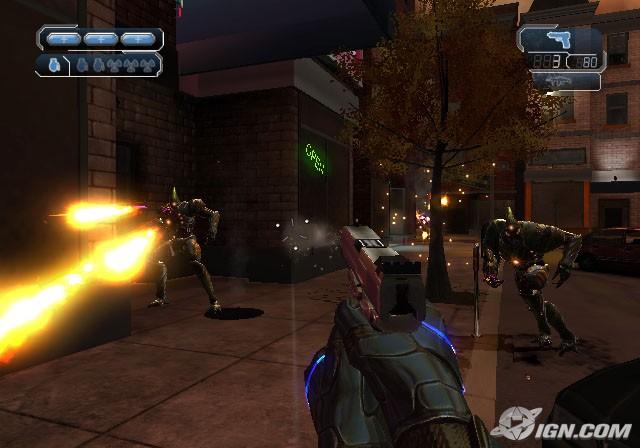Select the blue pistol weapon icon
The height and width of the screenshot is (448, 640).
[559, 38]
